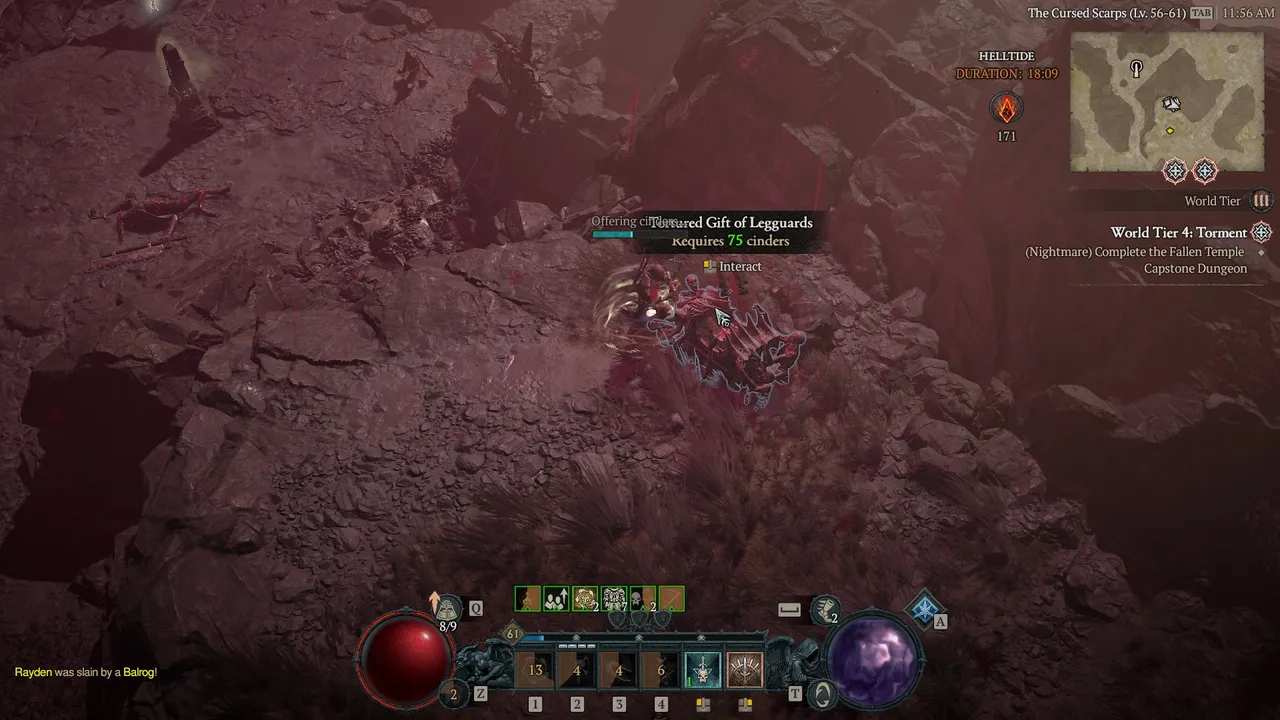Click the level 61 badge
The width and height of the screenshot is (1280, 720).
pos(513,634)
